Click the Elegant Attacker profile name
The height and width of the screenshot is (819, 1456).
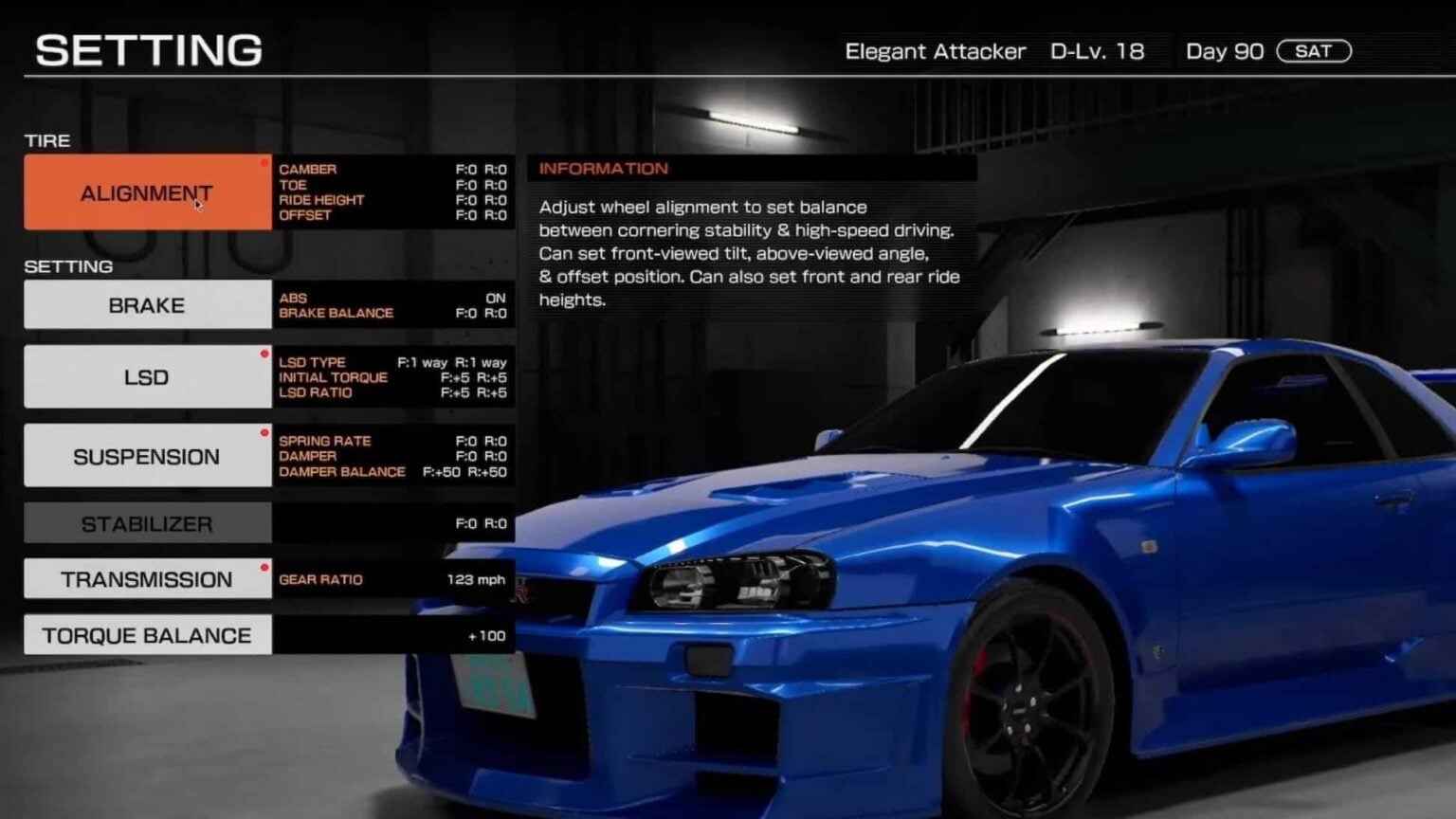coord(936,51)
